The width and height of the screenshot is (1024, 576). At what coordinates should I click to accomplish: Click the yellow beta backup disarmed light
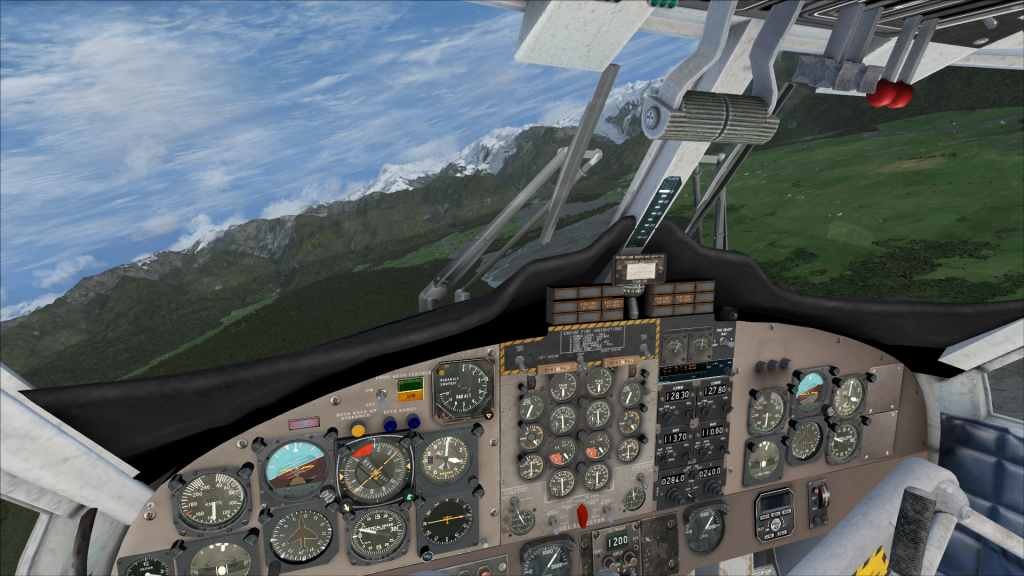click(358, 429)
